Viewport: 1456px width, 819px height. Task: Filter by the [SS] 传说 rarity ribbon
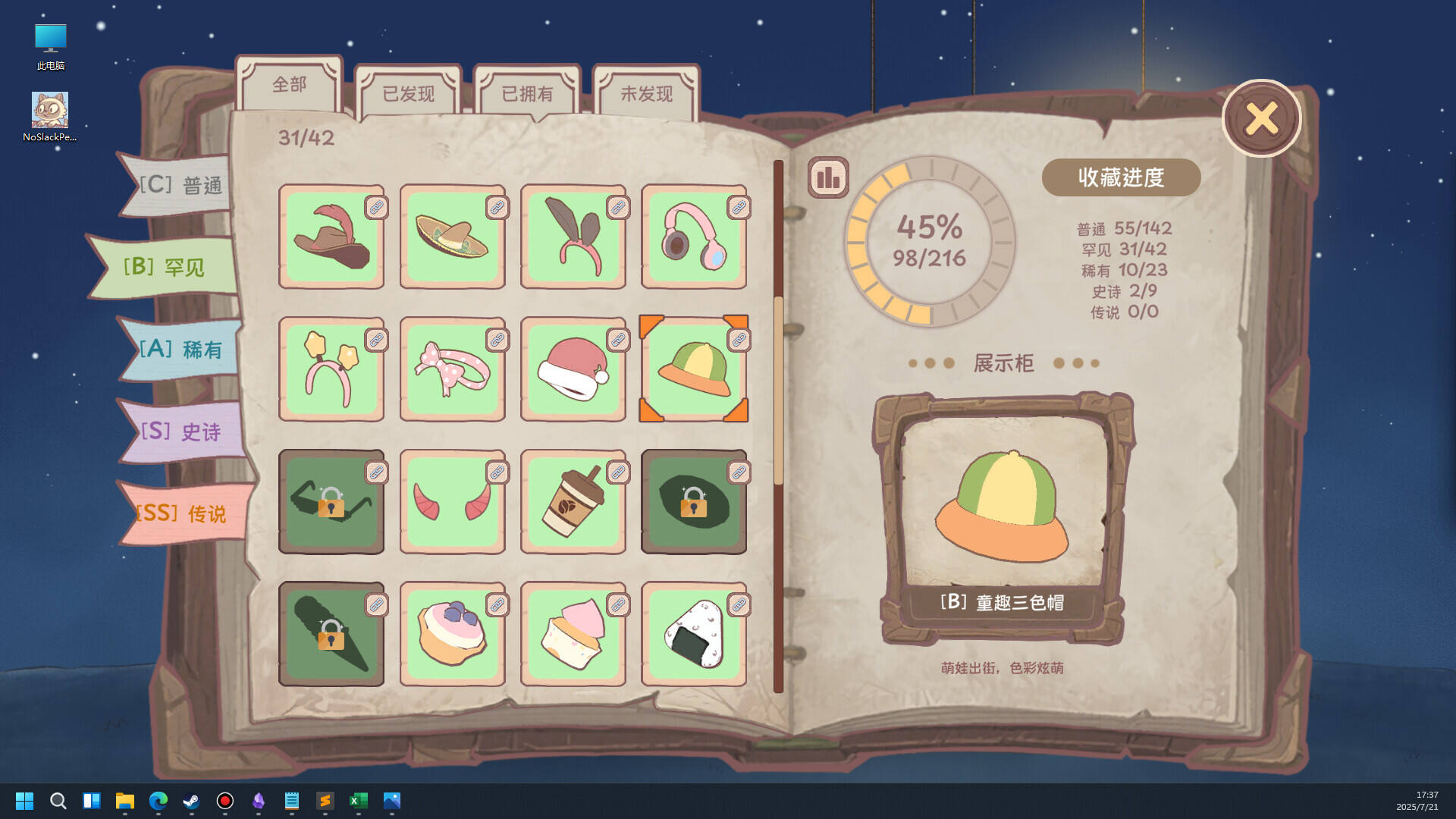tap(180, 512)
